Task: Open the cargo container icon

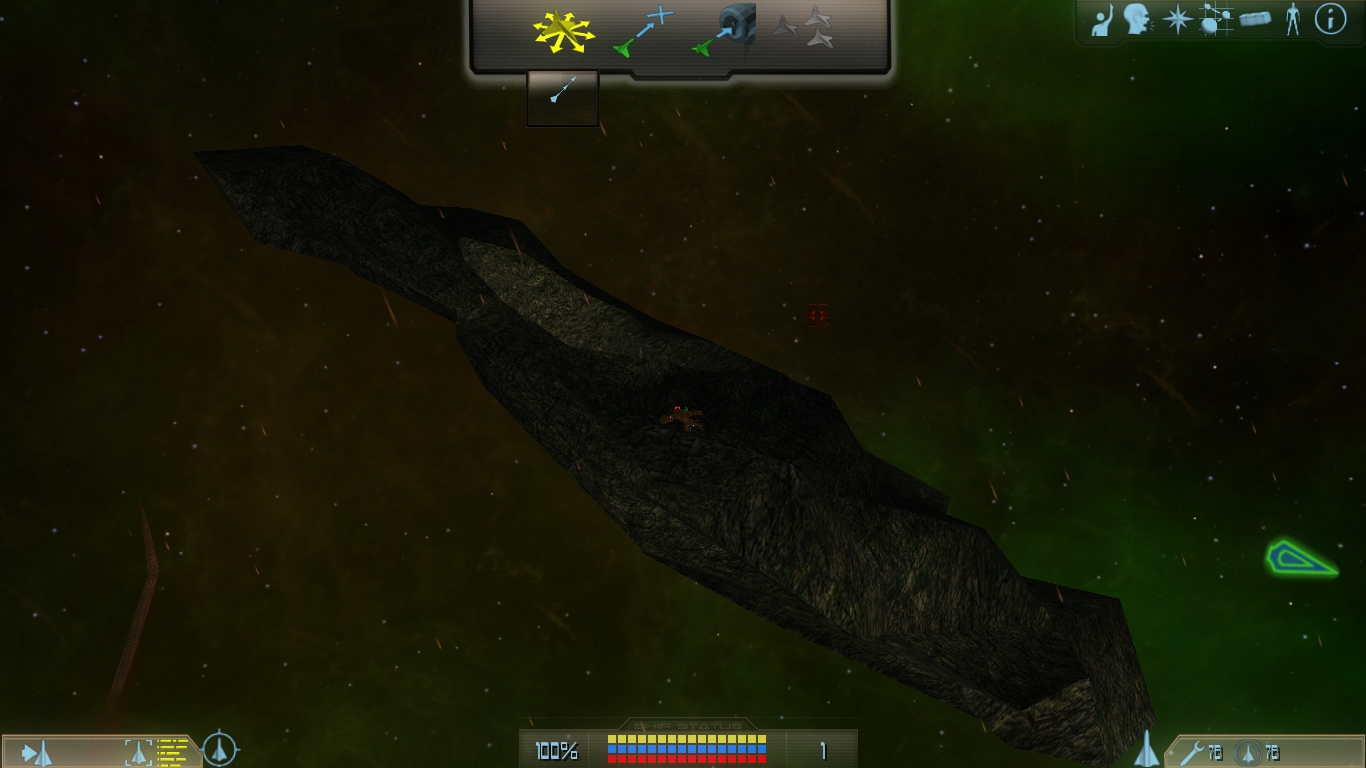Action: click(1255, 19)
